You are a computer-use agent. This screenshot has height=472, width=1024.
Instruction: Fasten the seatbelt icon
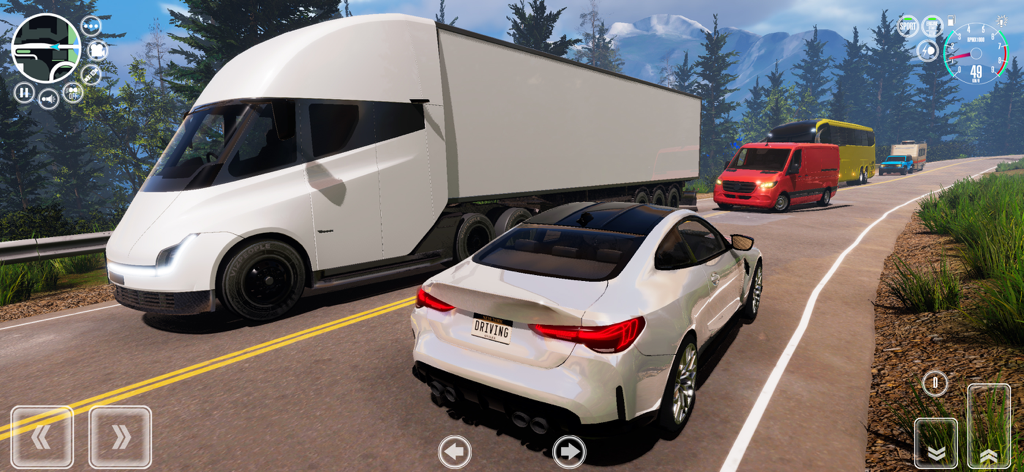pos(91,74)
